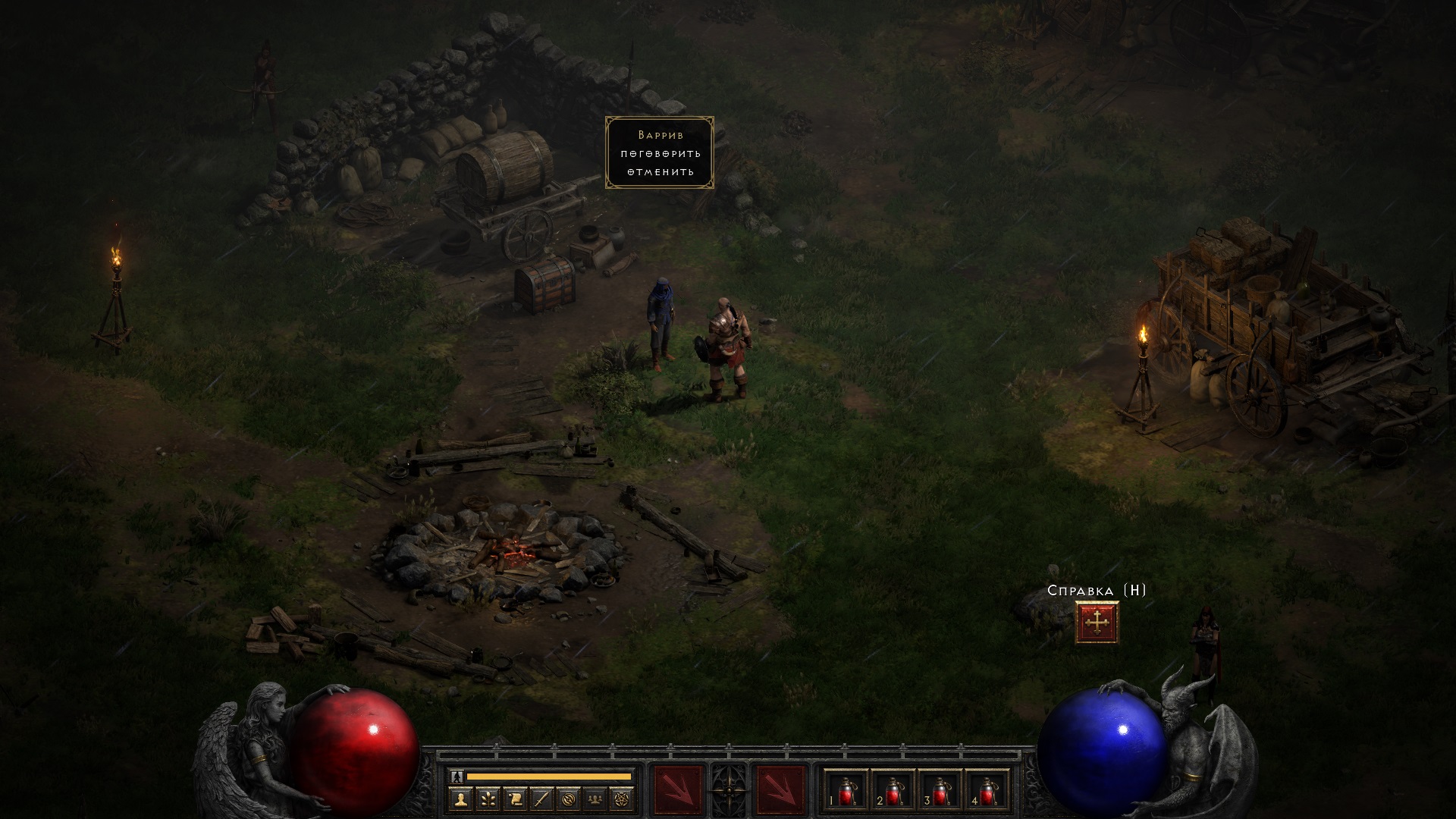Open the skill tree icon

(x=488, y=799)
